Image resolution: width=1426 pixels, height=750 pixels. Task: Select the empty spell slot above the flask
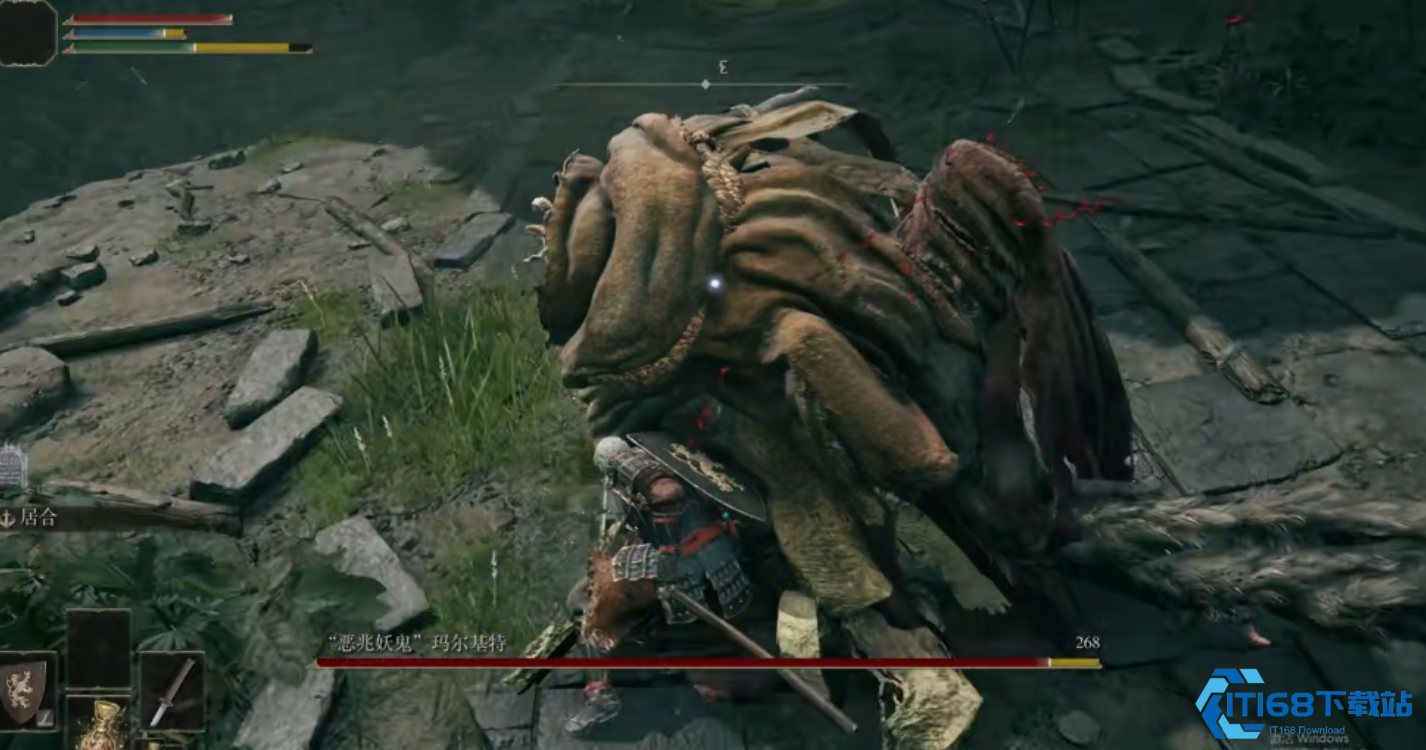pyautogui.click(x=98, y=648)
